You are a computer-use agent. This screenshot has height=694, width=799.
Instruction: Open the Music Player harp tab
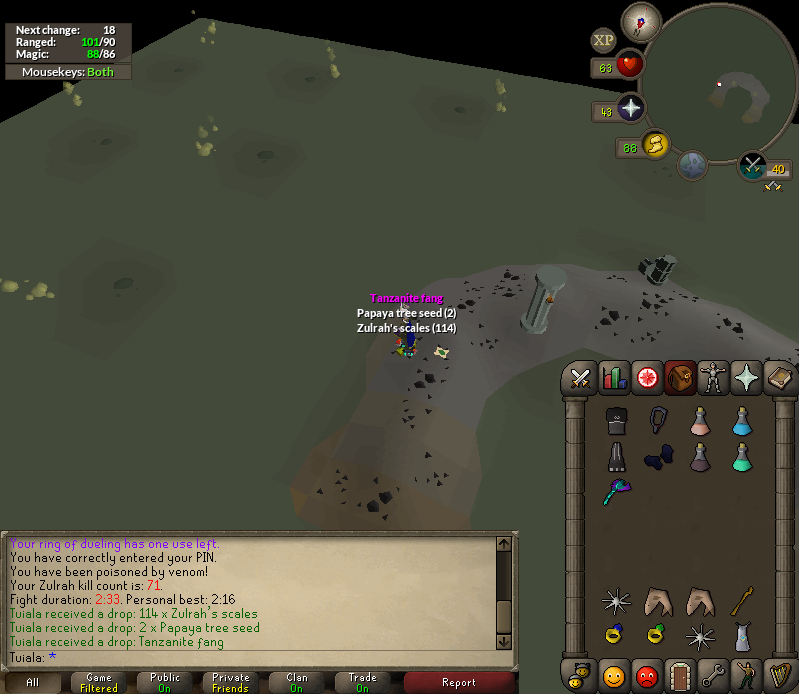tap(778, 674)
